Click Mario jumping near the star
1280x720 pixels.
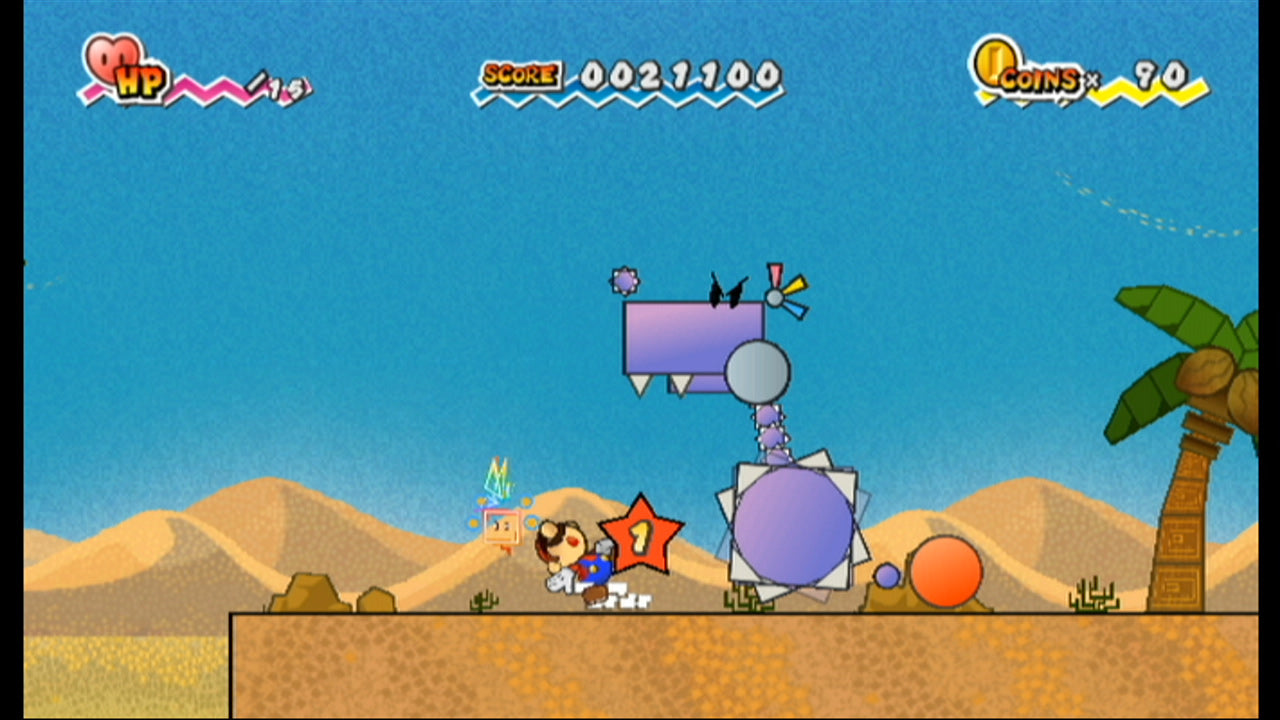(572, 558)
